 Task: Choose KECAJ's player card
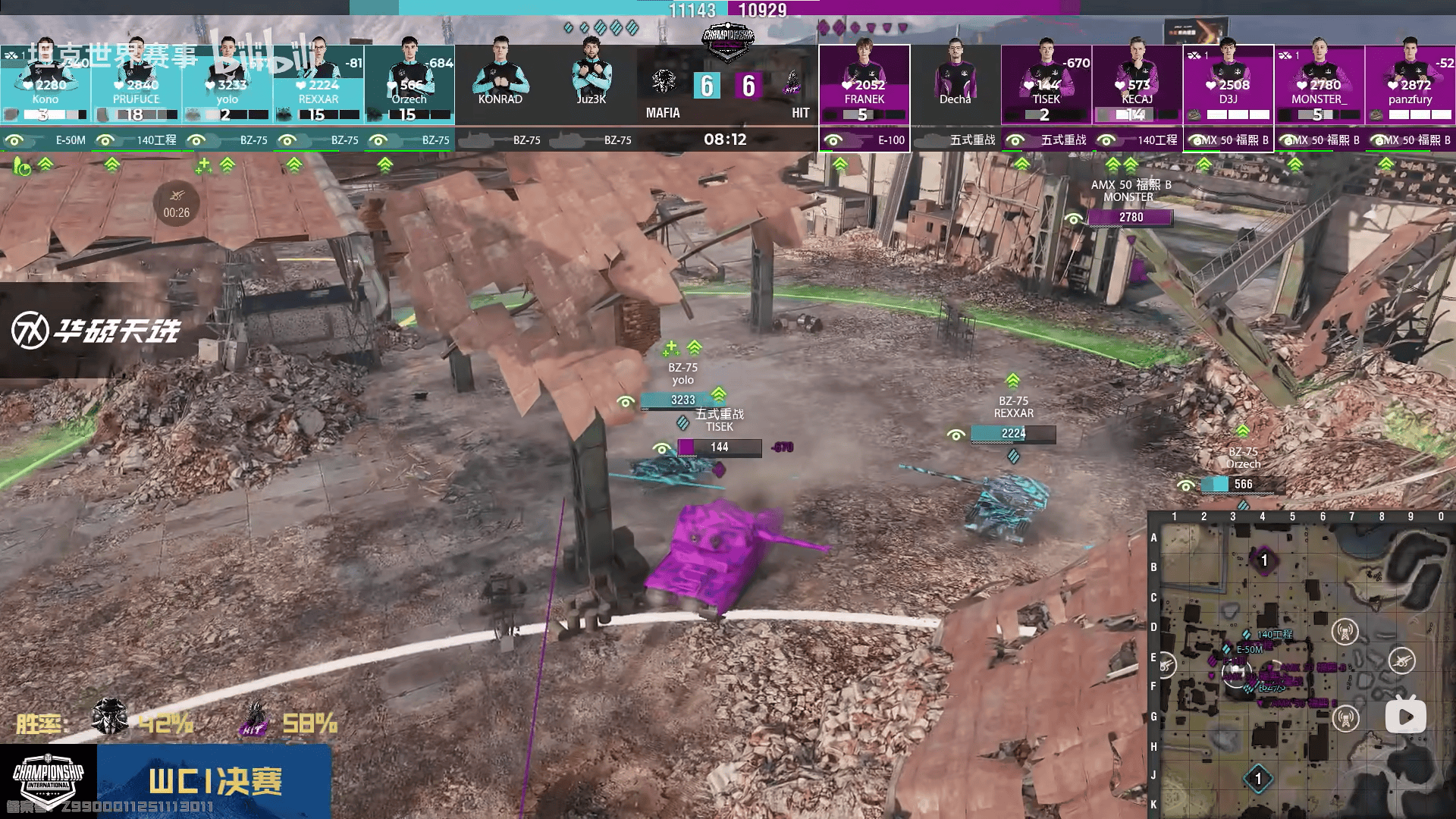(1137, 83)
